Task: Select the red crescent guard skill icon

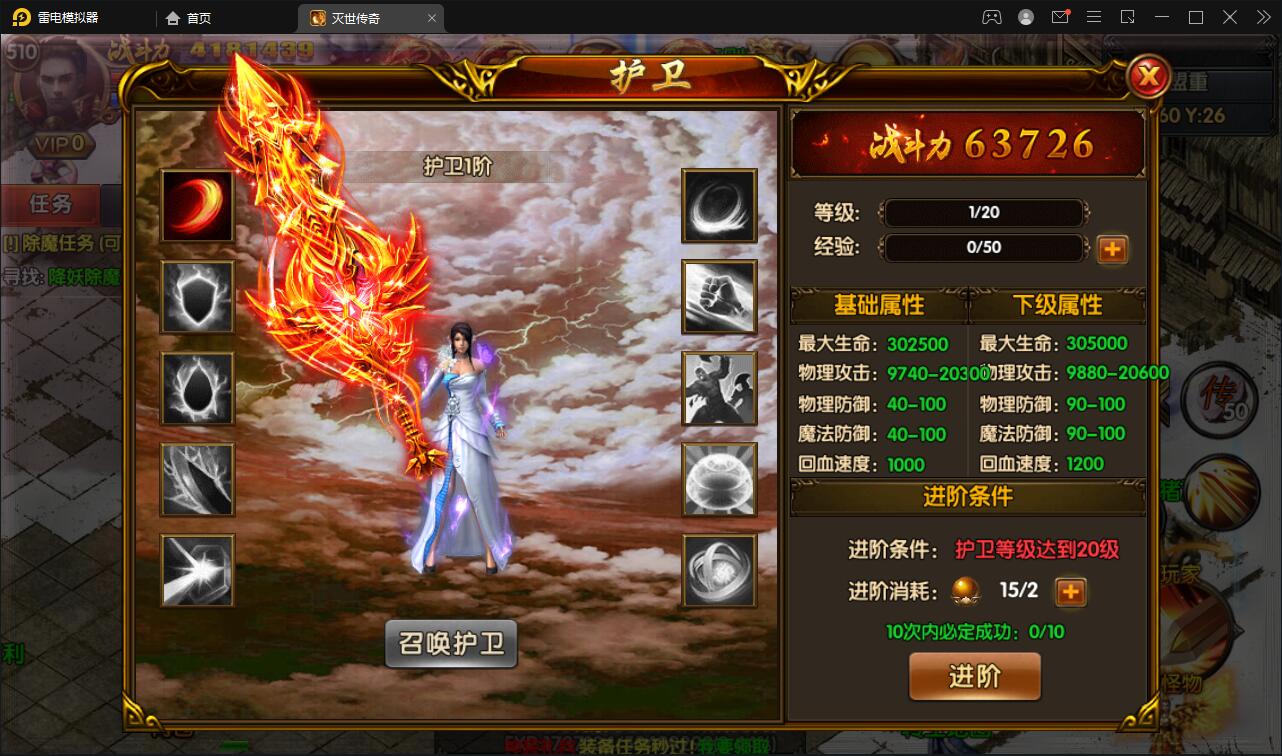Action: [197, 206]
